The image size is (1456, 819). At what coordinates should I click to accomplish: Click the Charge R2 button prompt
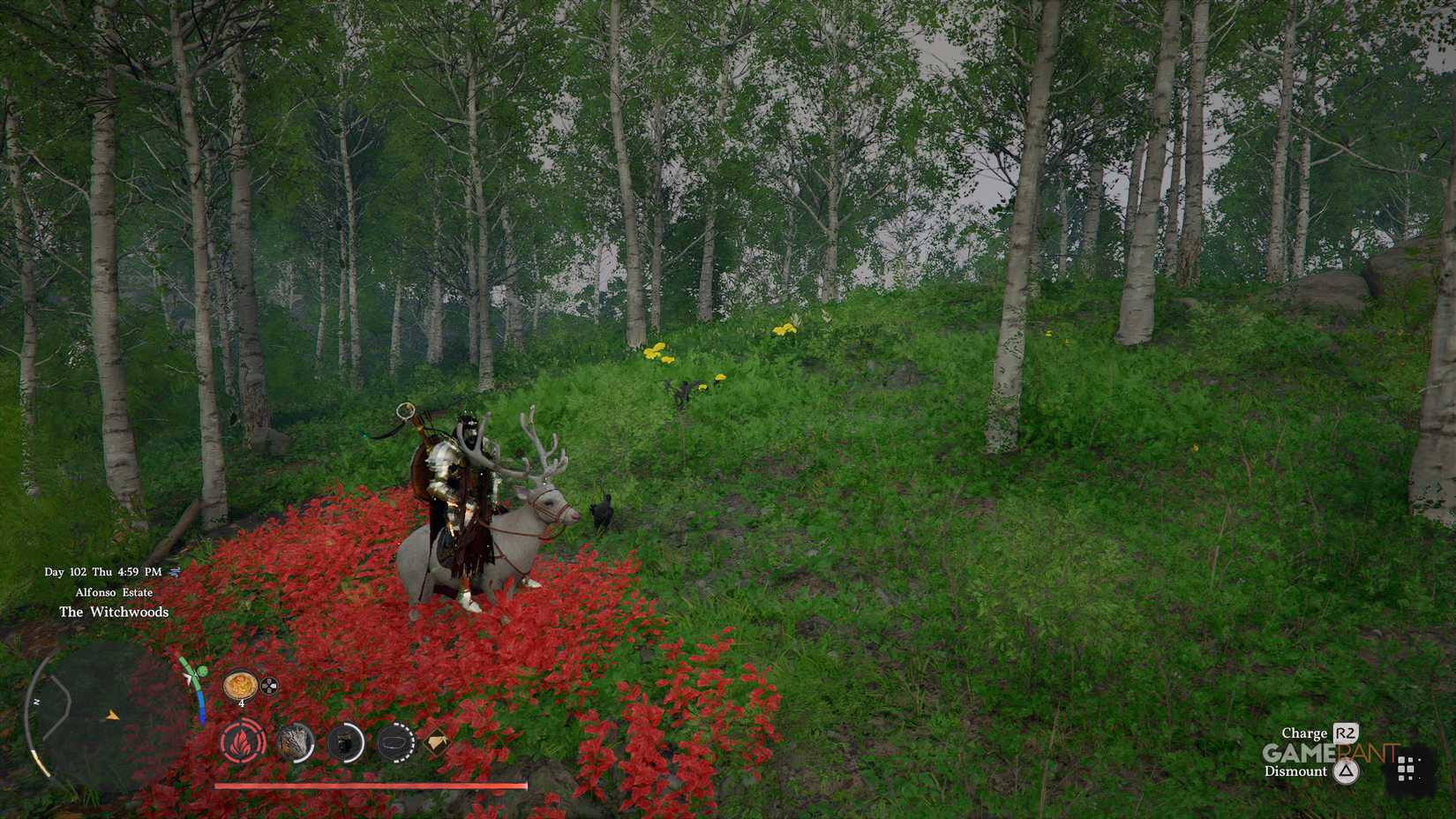1319,733
